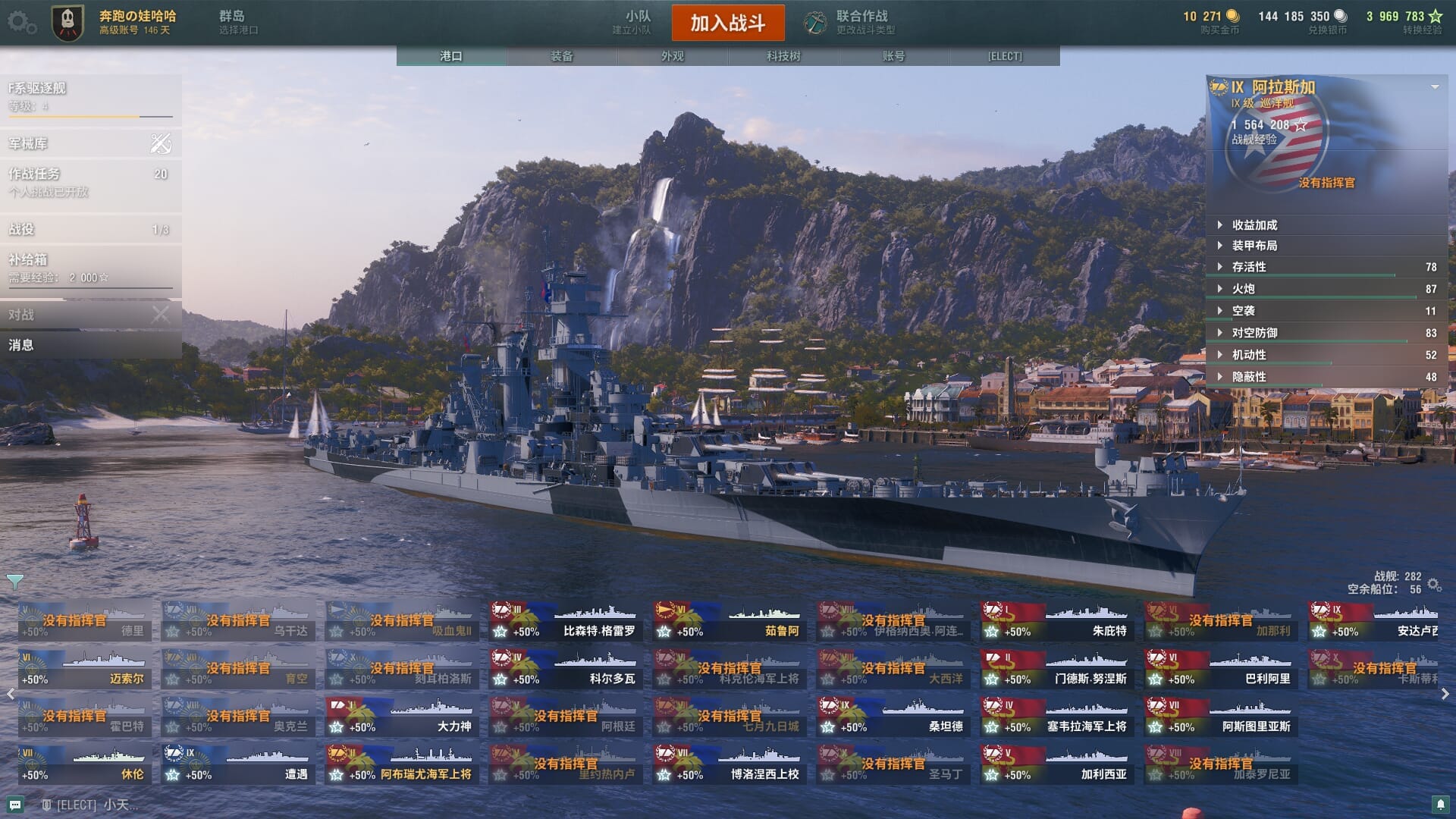Expand the 装甲布局 armor layout section

[1254, 246]
